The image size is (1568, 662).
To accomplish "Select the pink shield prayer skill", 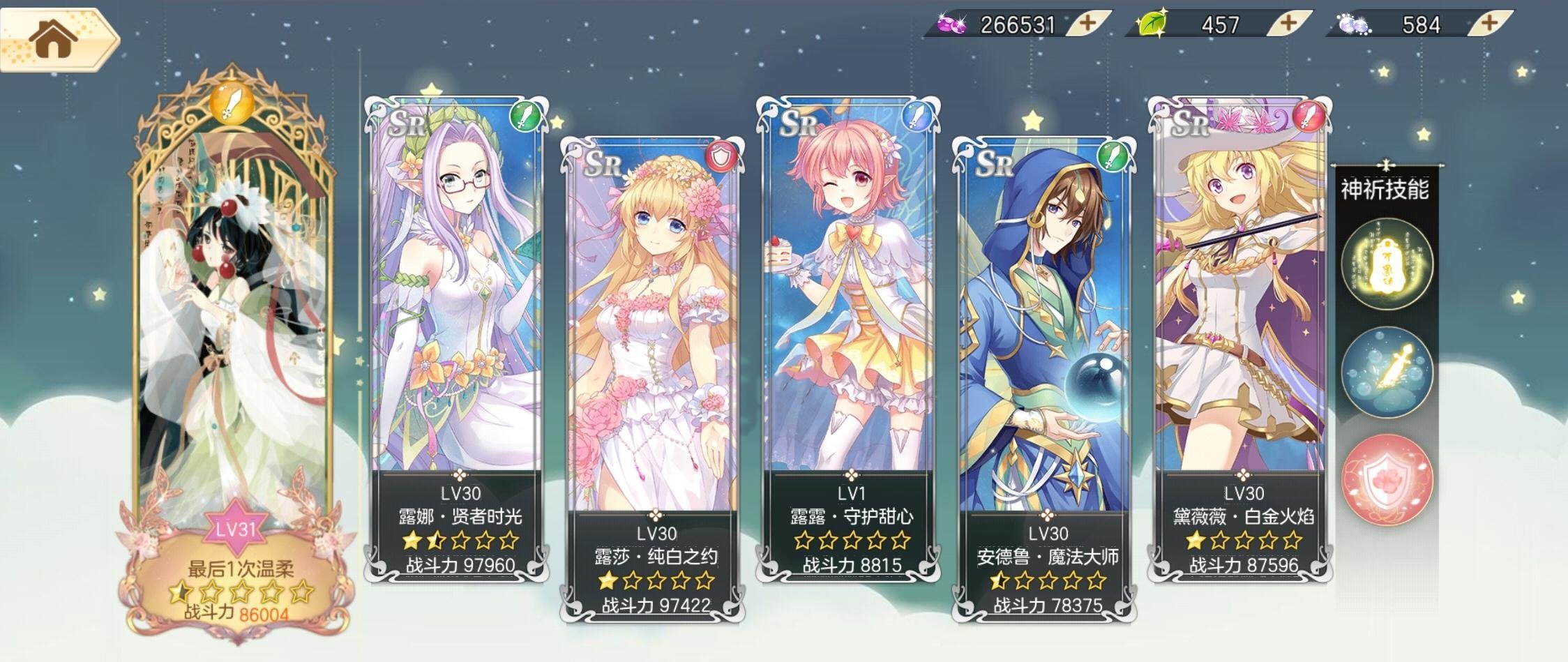I will tap(1387, 480).
